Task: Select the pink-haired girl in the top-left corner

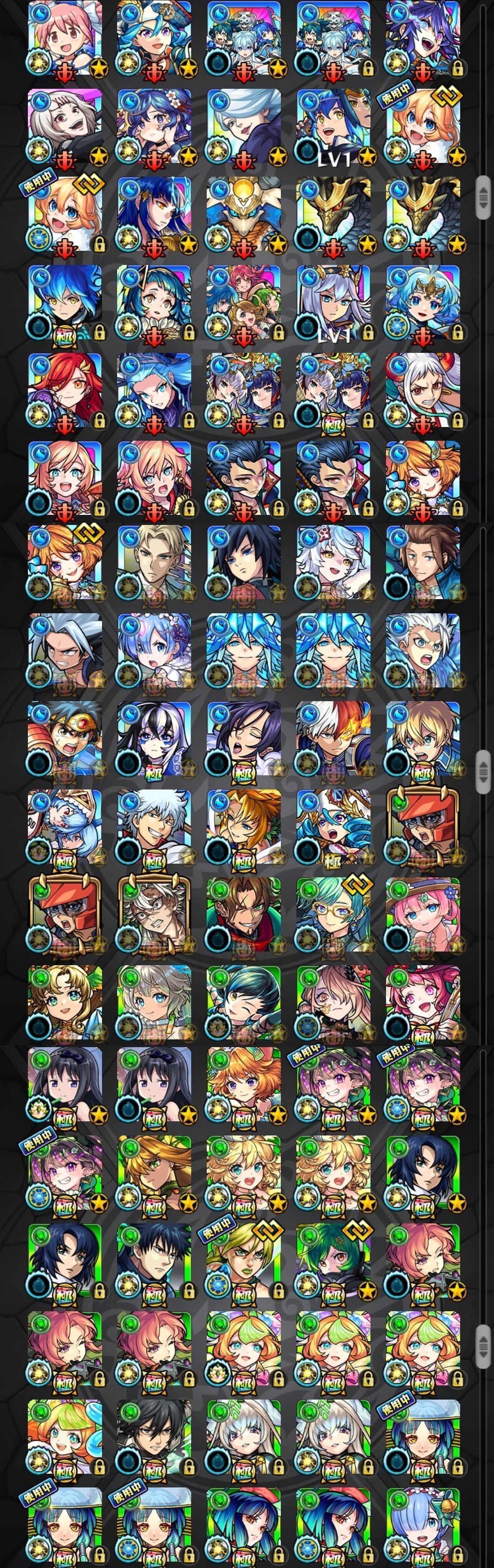Action: pyautogui.click(x=64, y=38)
